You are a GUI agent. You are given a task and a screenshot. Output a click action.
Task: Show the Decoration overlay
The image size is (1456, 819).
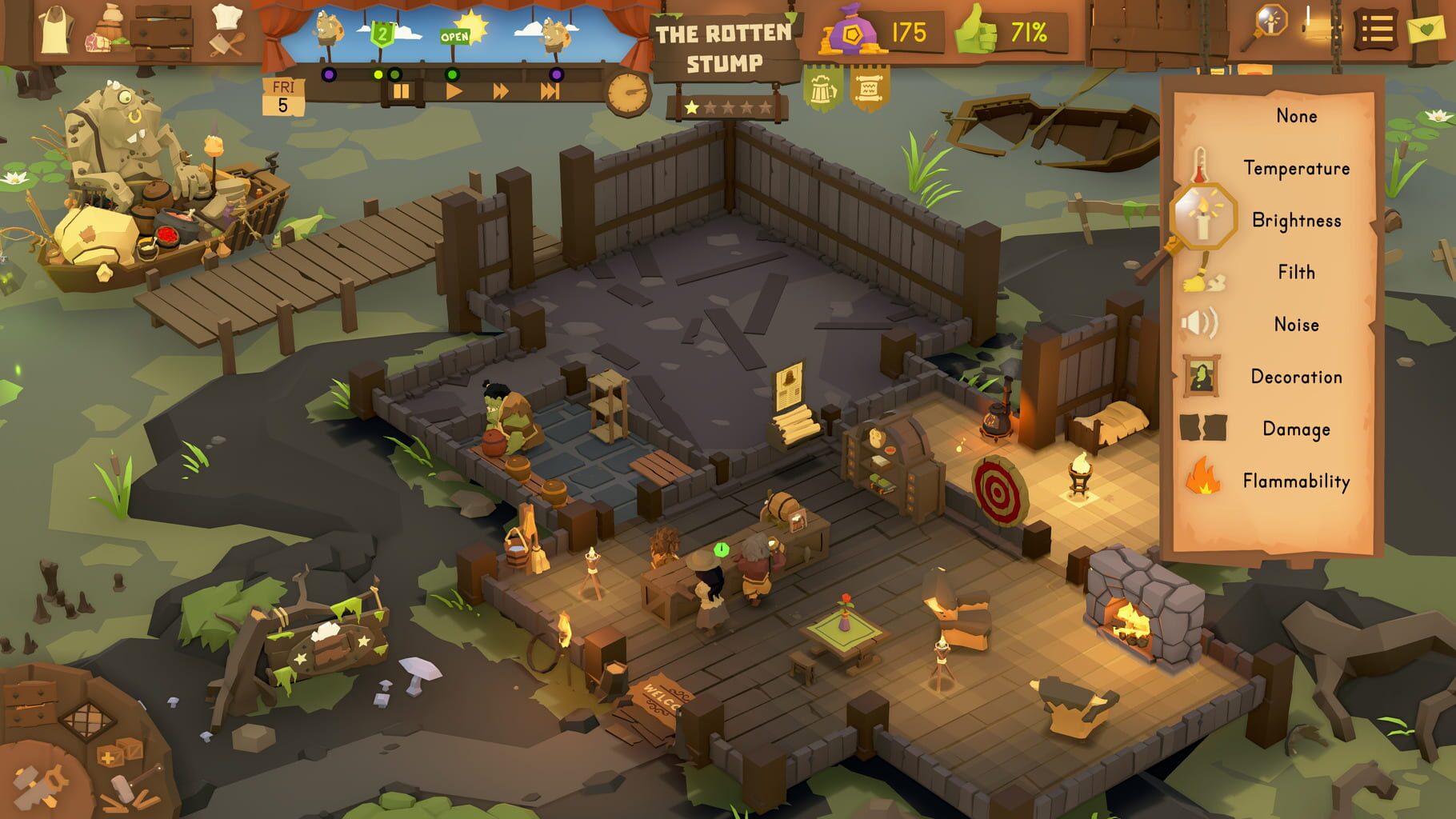pos(1298,376)
